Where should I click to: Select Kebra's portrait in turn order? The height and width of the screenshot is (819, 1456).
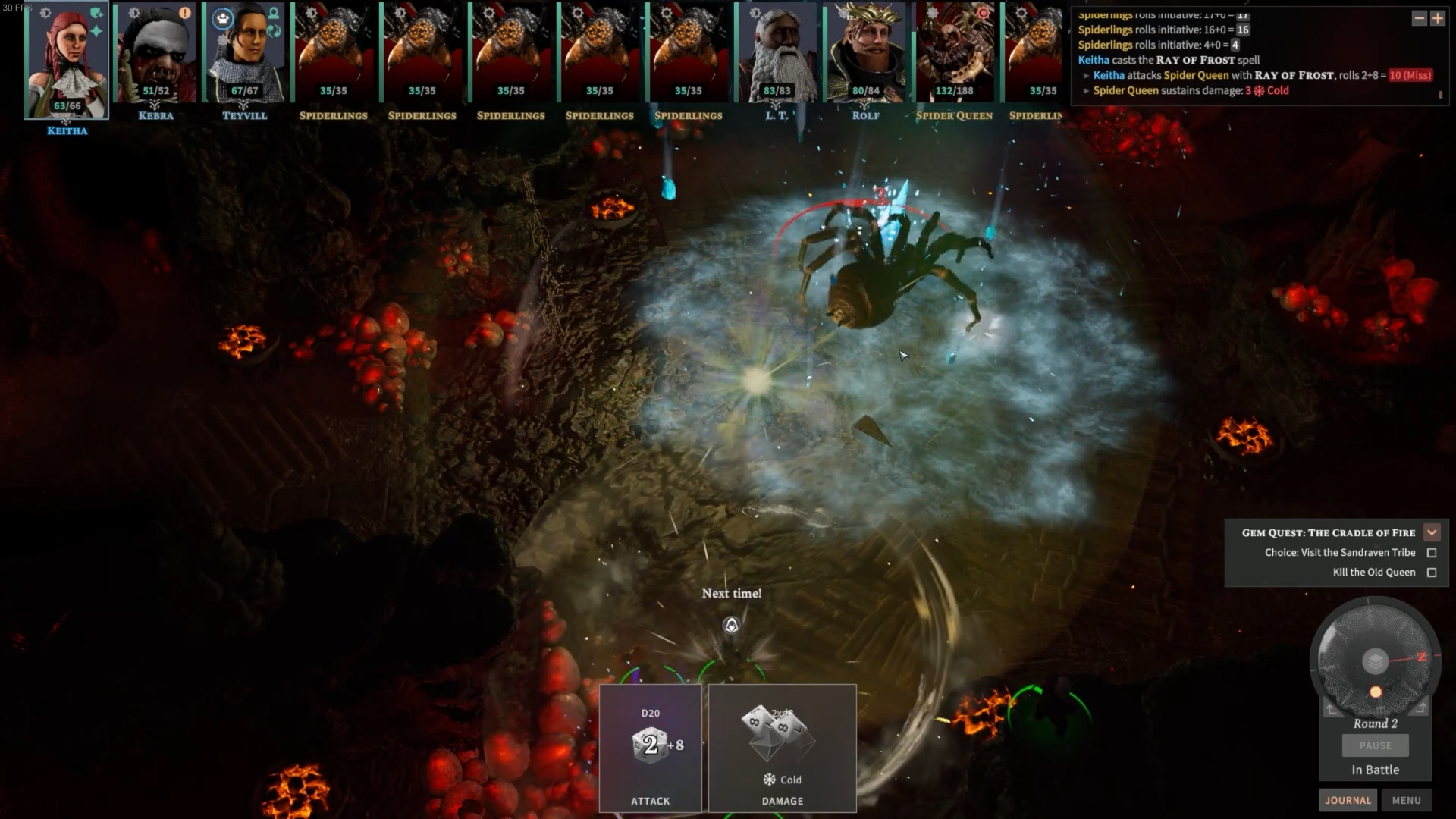155,53
